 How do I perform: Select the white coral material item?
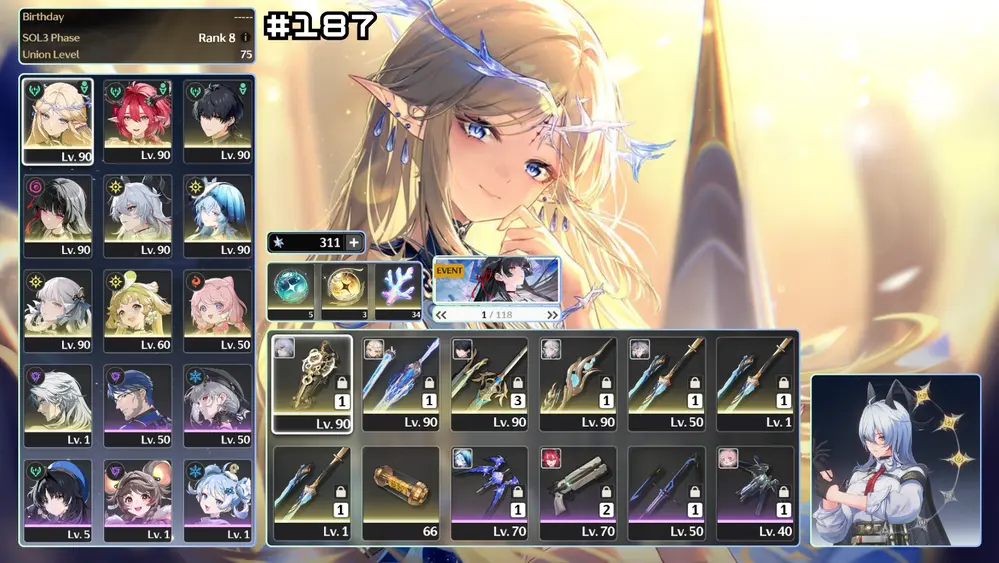(x=398, y=290)
